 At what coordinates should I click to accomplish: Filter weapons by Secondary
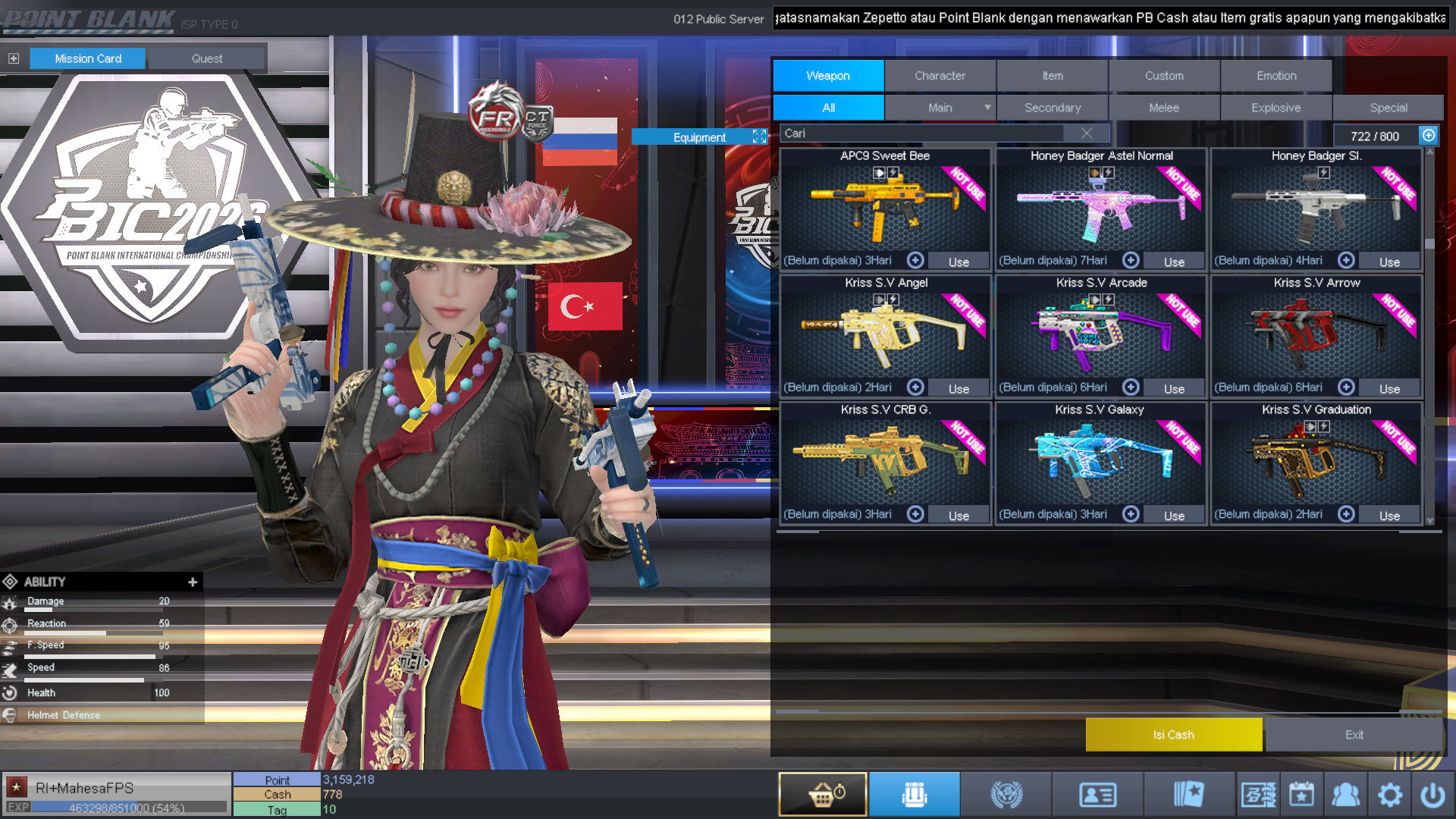coord(1052,108)
